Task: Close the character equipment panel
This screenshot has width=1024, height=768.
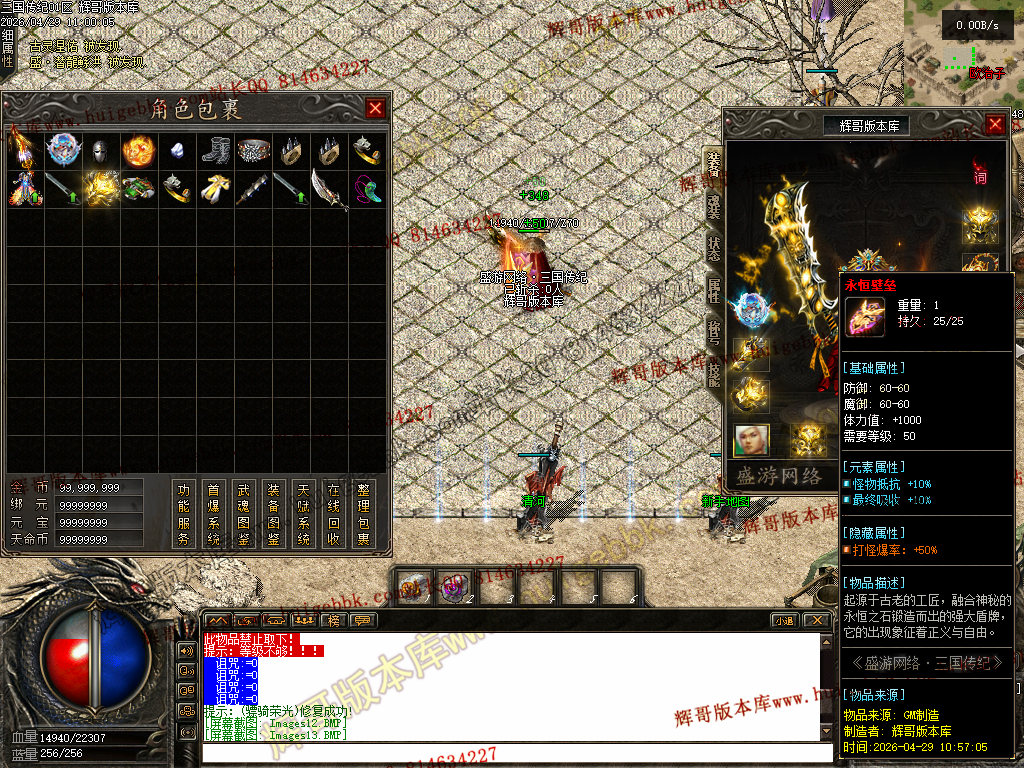Action: coord(995,124)
